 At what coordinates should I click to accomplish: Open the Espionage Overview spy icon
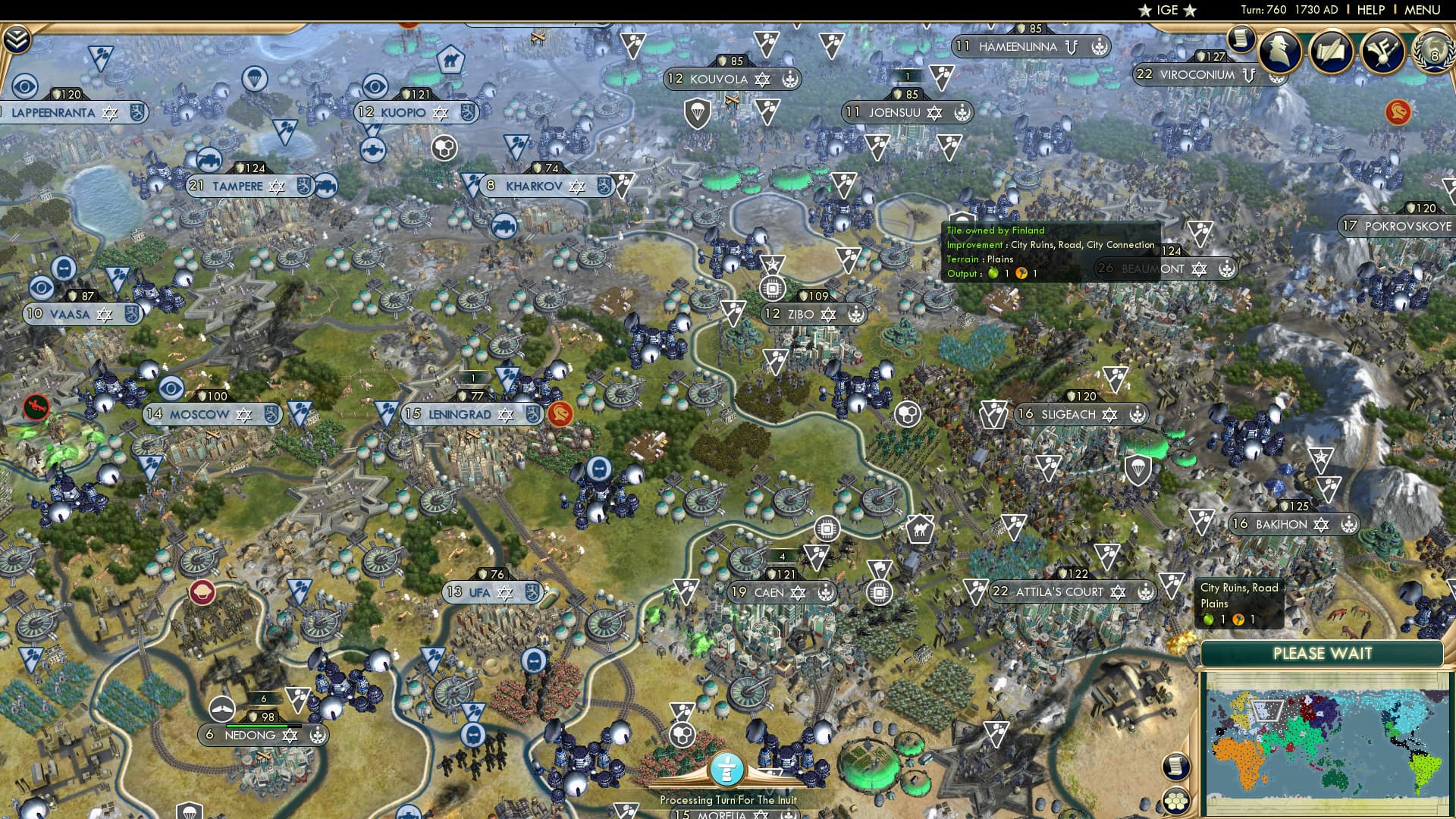point(1279,52)
